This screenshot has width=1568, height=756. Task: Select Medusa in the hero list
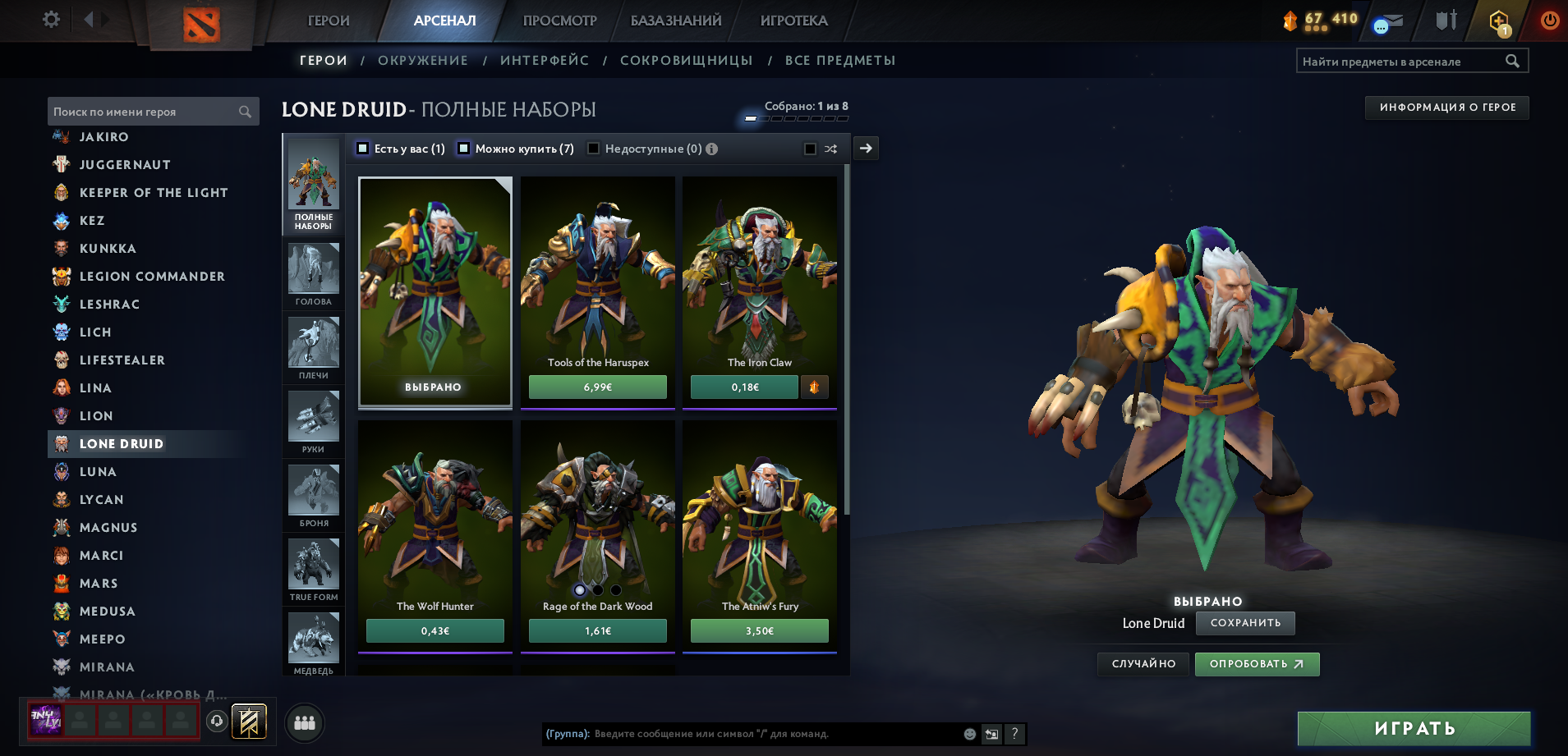pyautogui.click(x=107, y=612)
